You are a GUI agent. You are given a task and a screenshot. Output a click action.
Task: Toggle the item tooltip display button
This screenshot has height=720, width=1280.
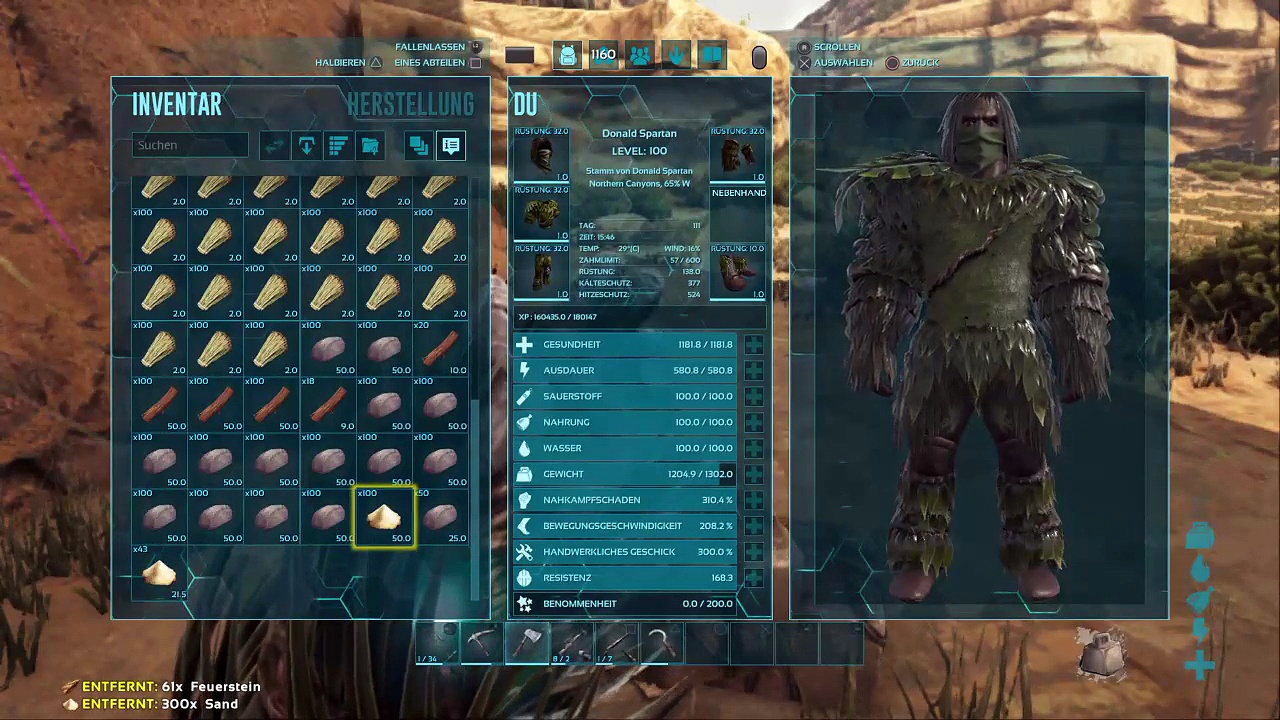pos(451,146)
